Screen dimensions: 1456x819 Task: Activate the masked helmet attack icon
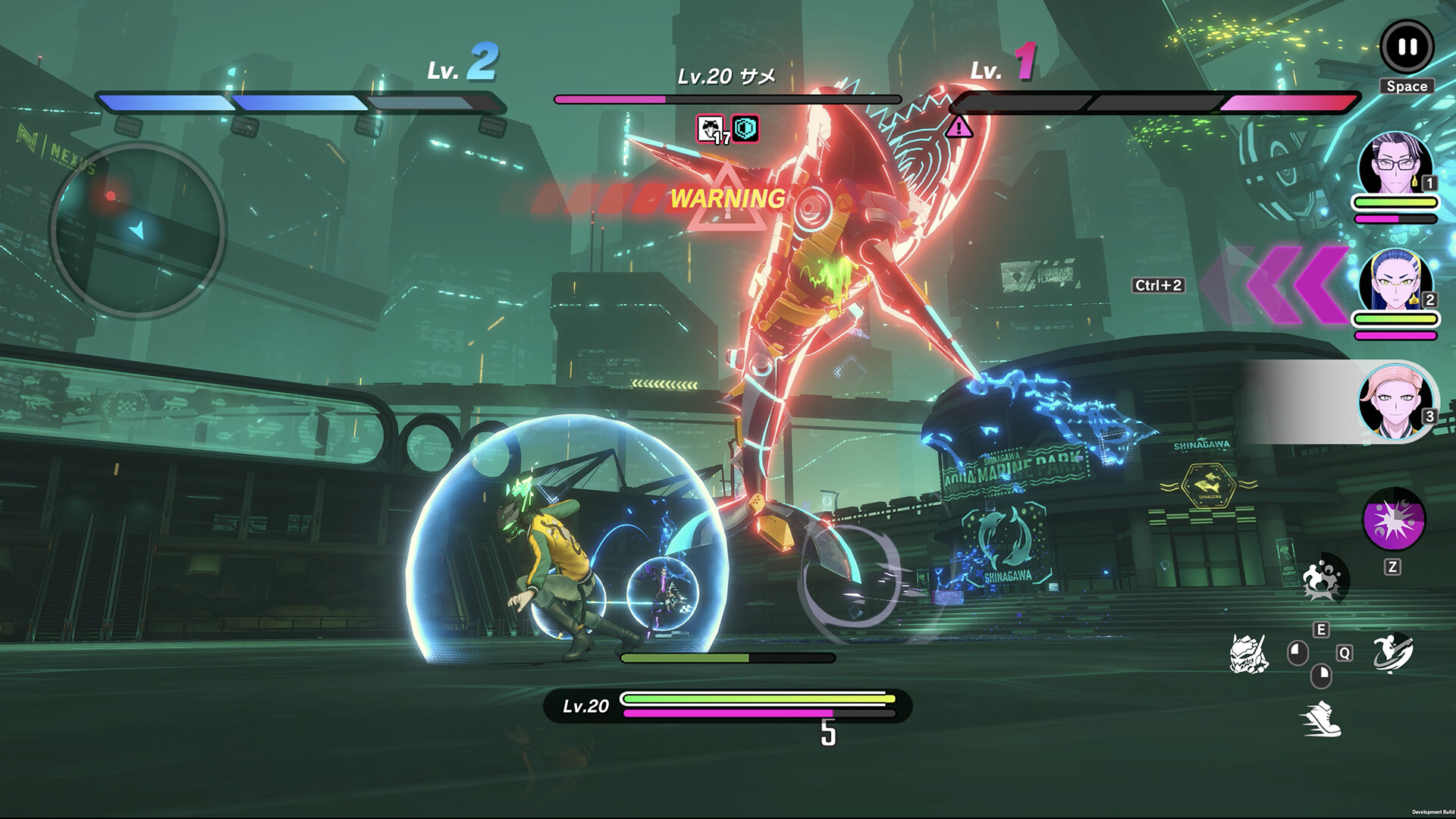pyautogui.click(x=1248, y=654)
